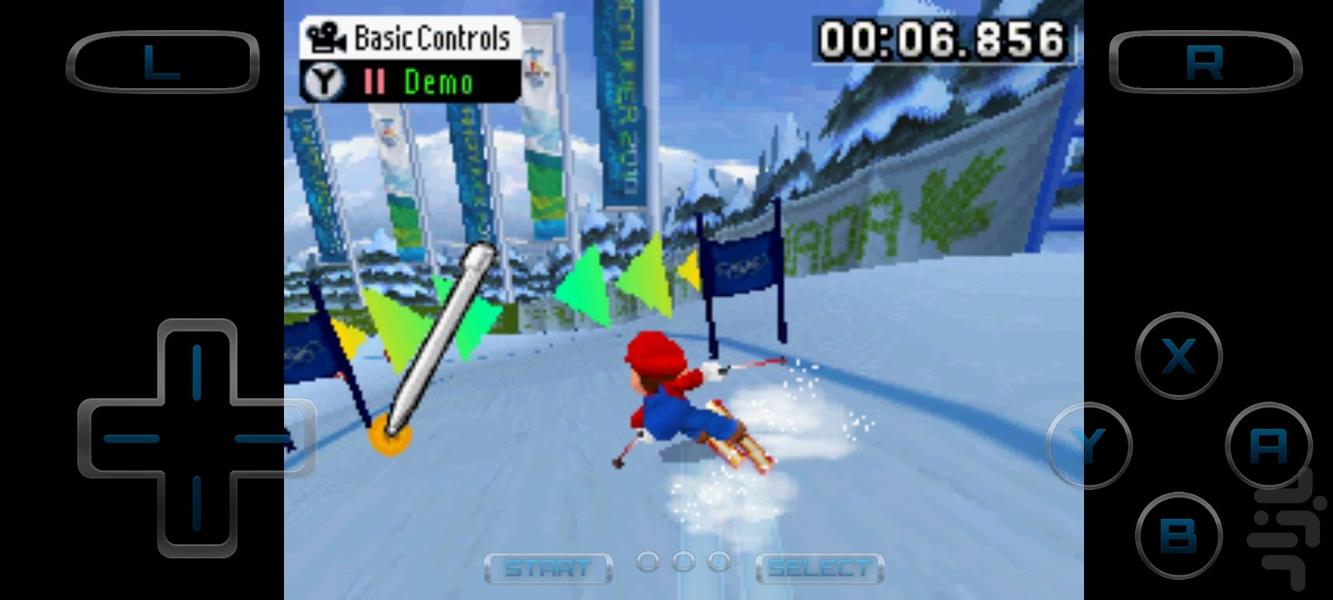Activate the B face button
Image resolution: width=1333 pixels, height=600 pixels.
[x=1179, y=535]
